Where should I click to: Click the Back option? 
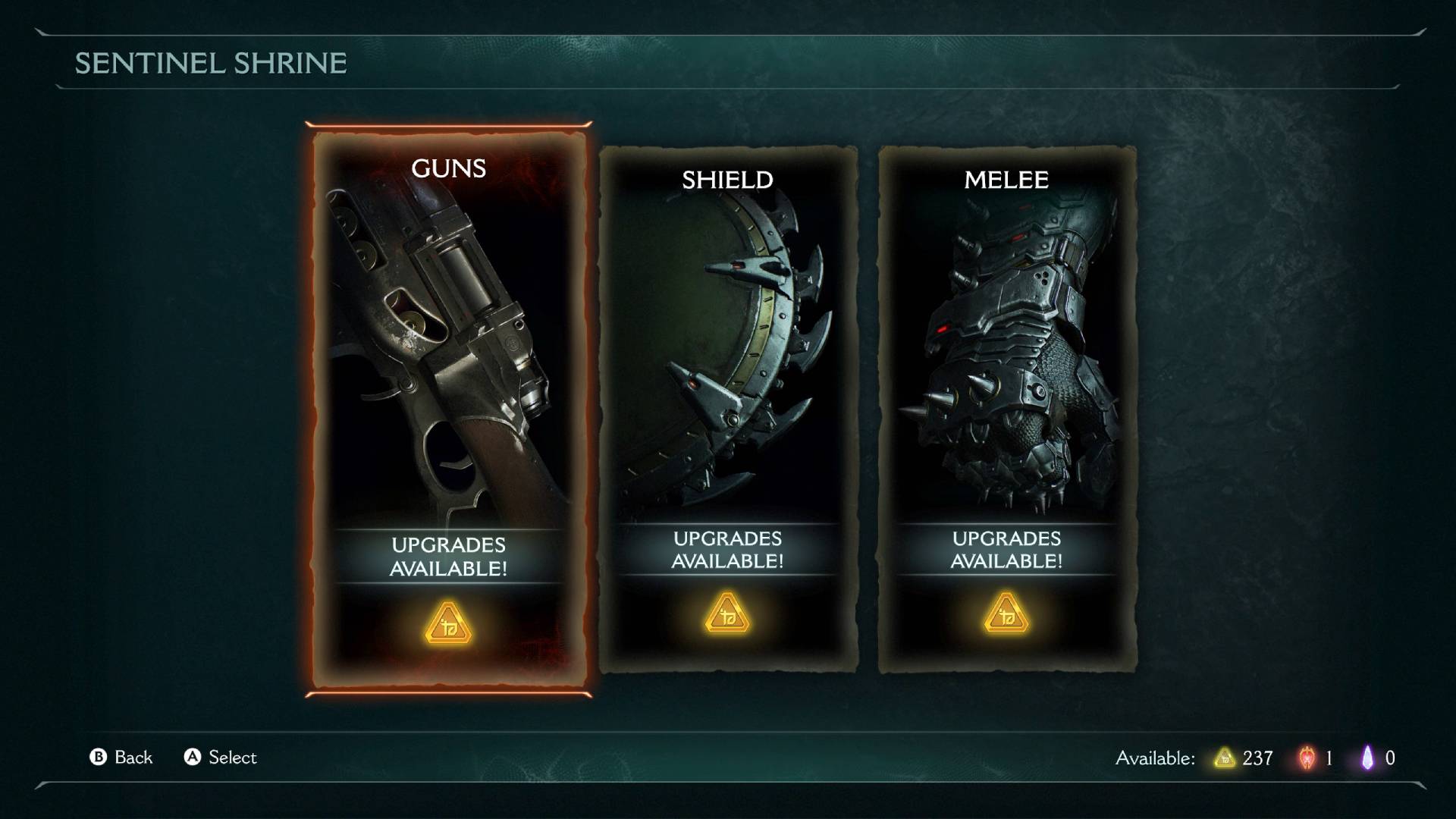(133, 758)
